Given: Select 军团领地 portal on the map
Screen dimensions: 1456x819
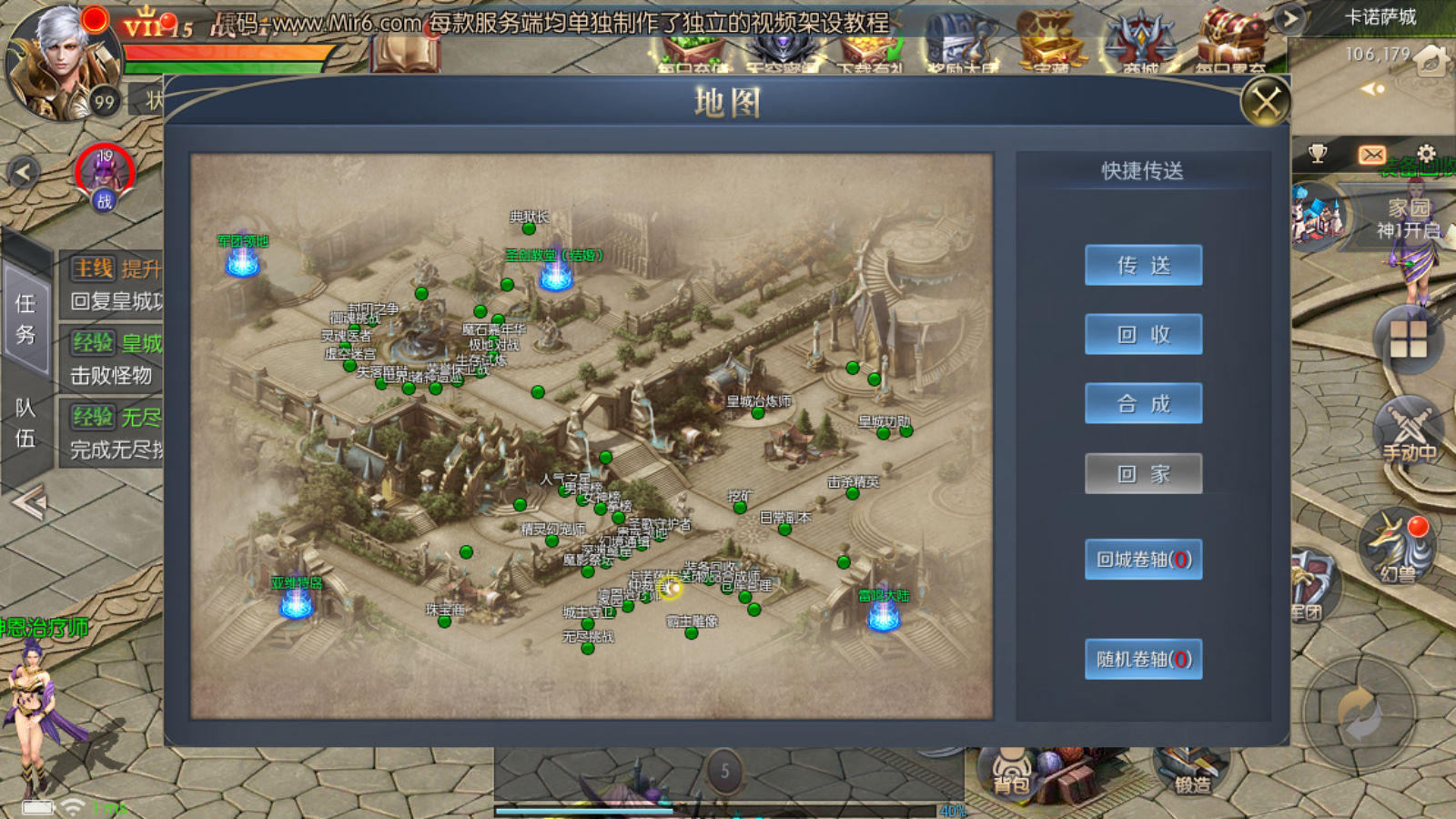Looking at the screenshot, I should 243,259.
